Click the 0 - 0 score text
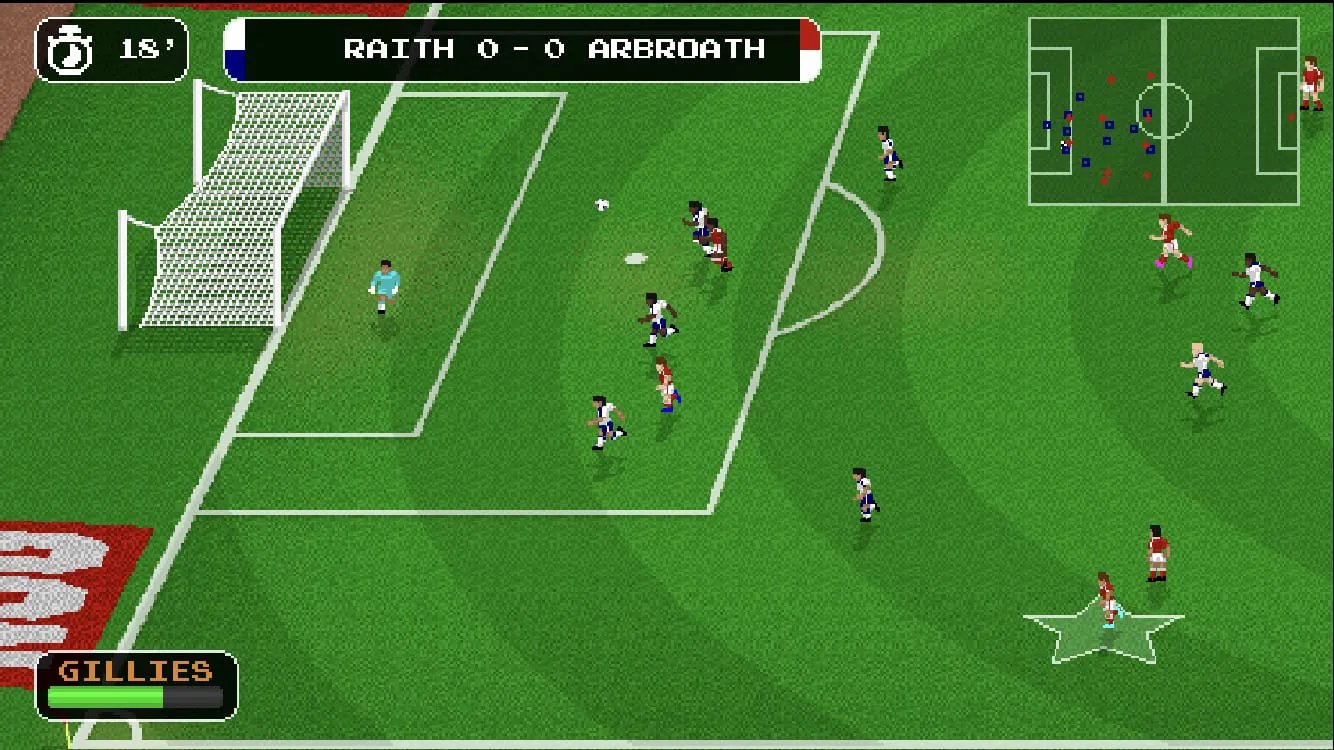The width and height of the screenshot is (1334, 750). 519,48
